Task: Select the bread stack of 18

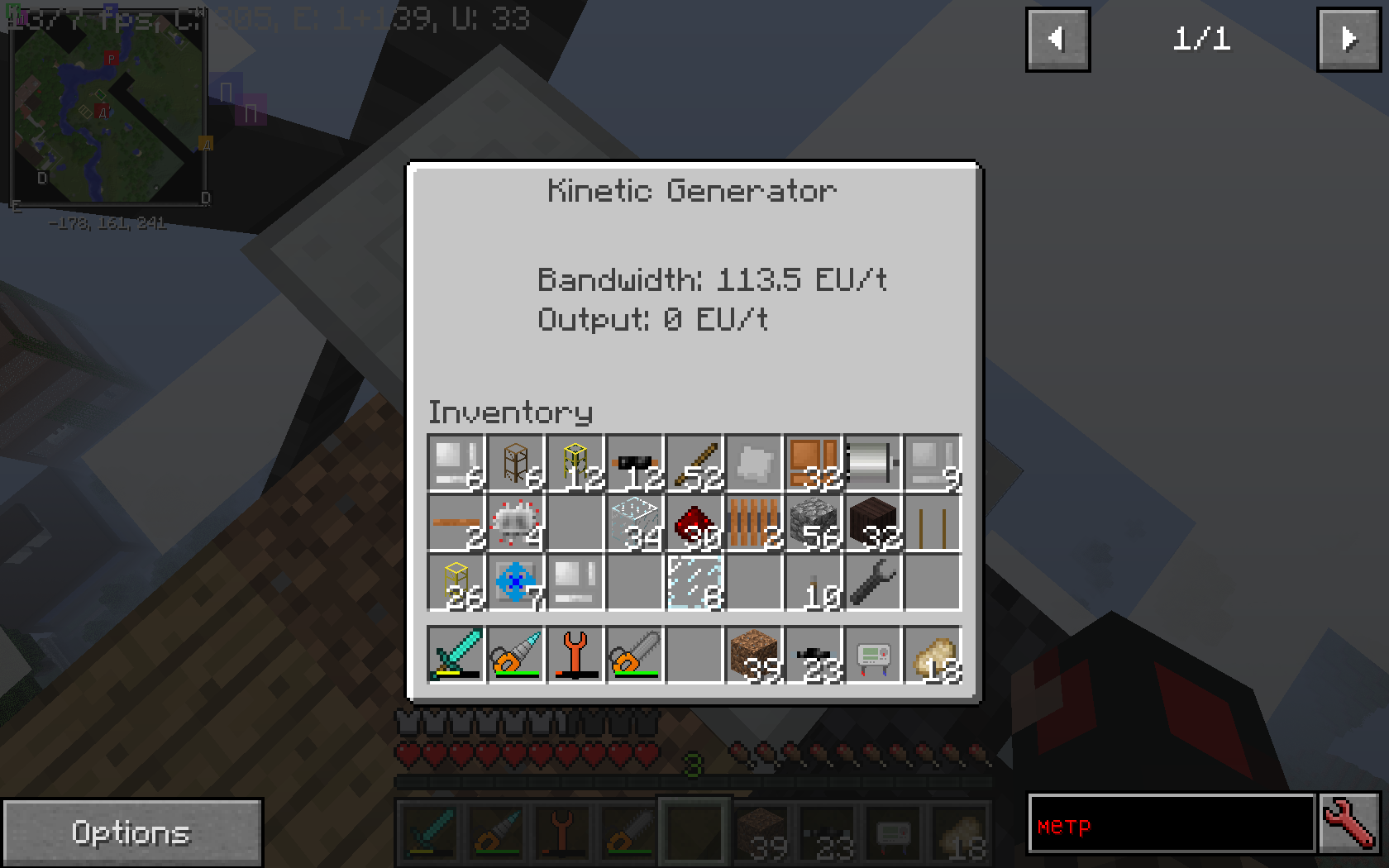Action: coord(933,654)
